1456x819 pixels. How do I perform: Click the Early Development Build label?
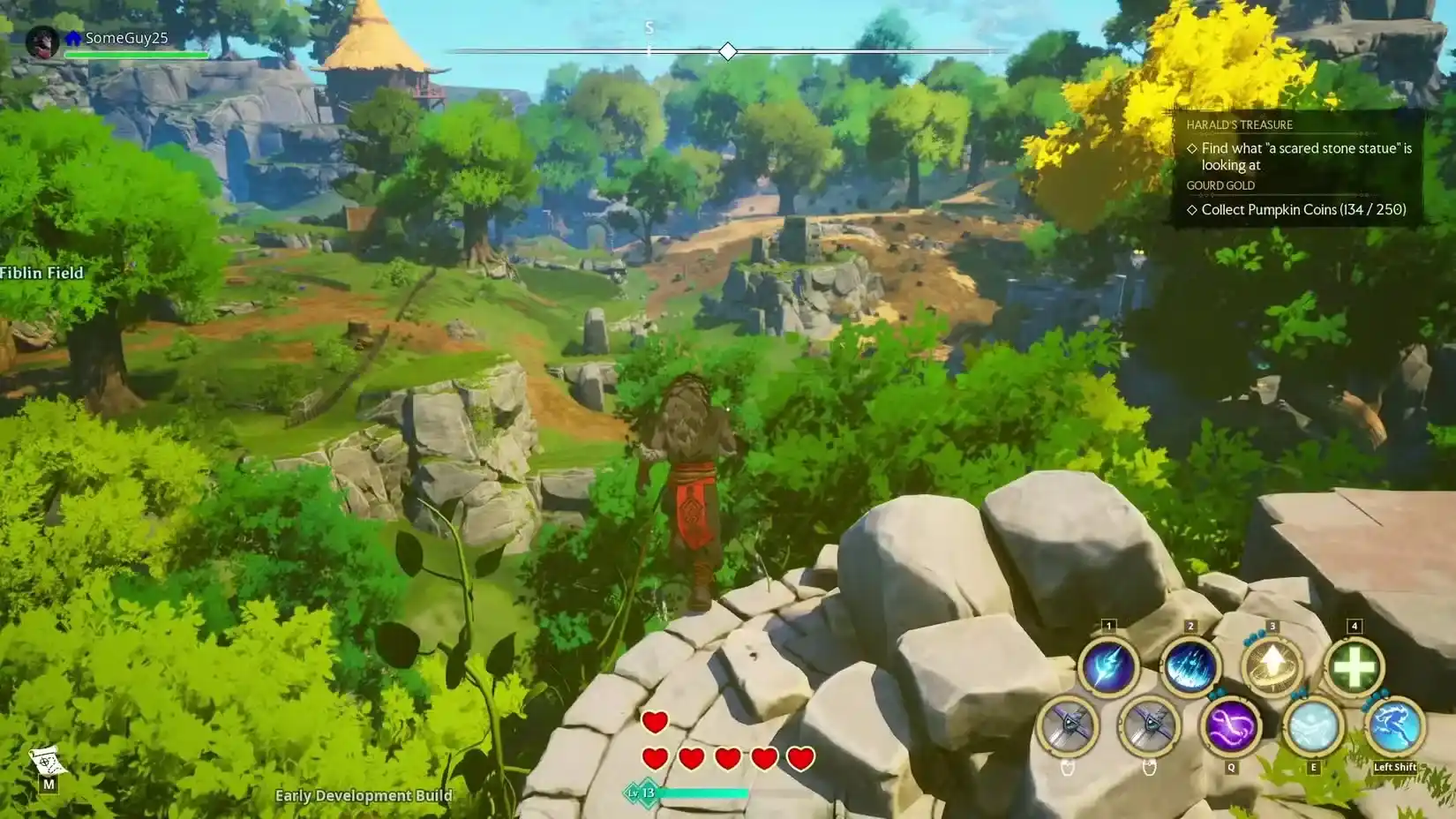(364, 796)
